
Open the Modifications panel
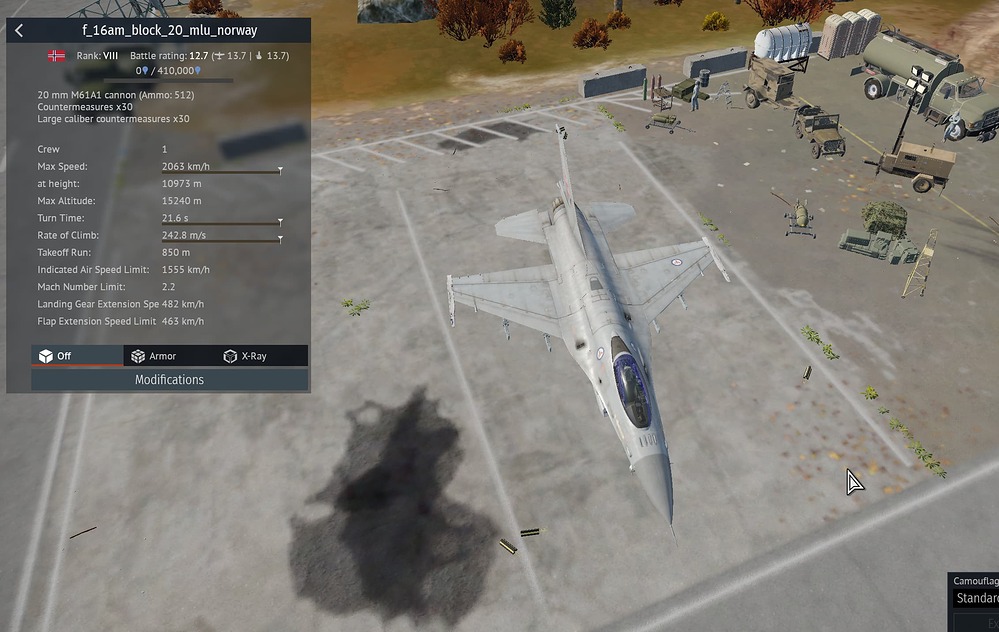(169, 380)
